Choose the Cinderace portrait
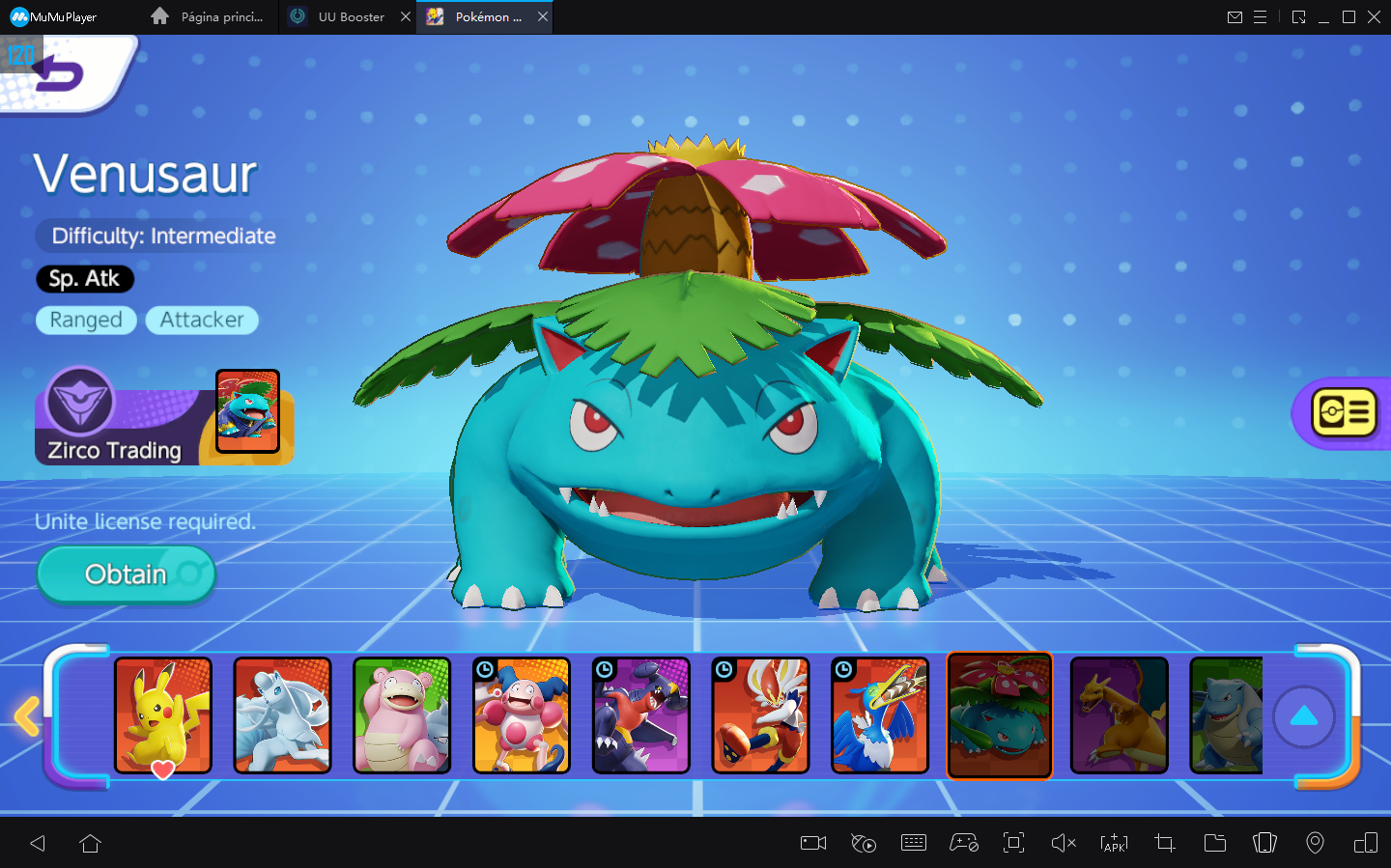 (760, 715)
